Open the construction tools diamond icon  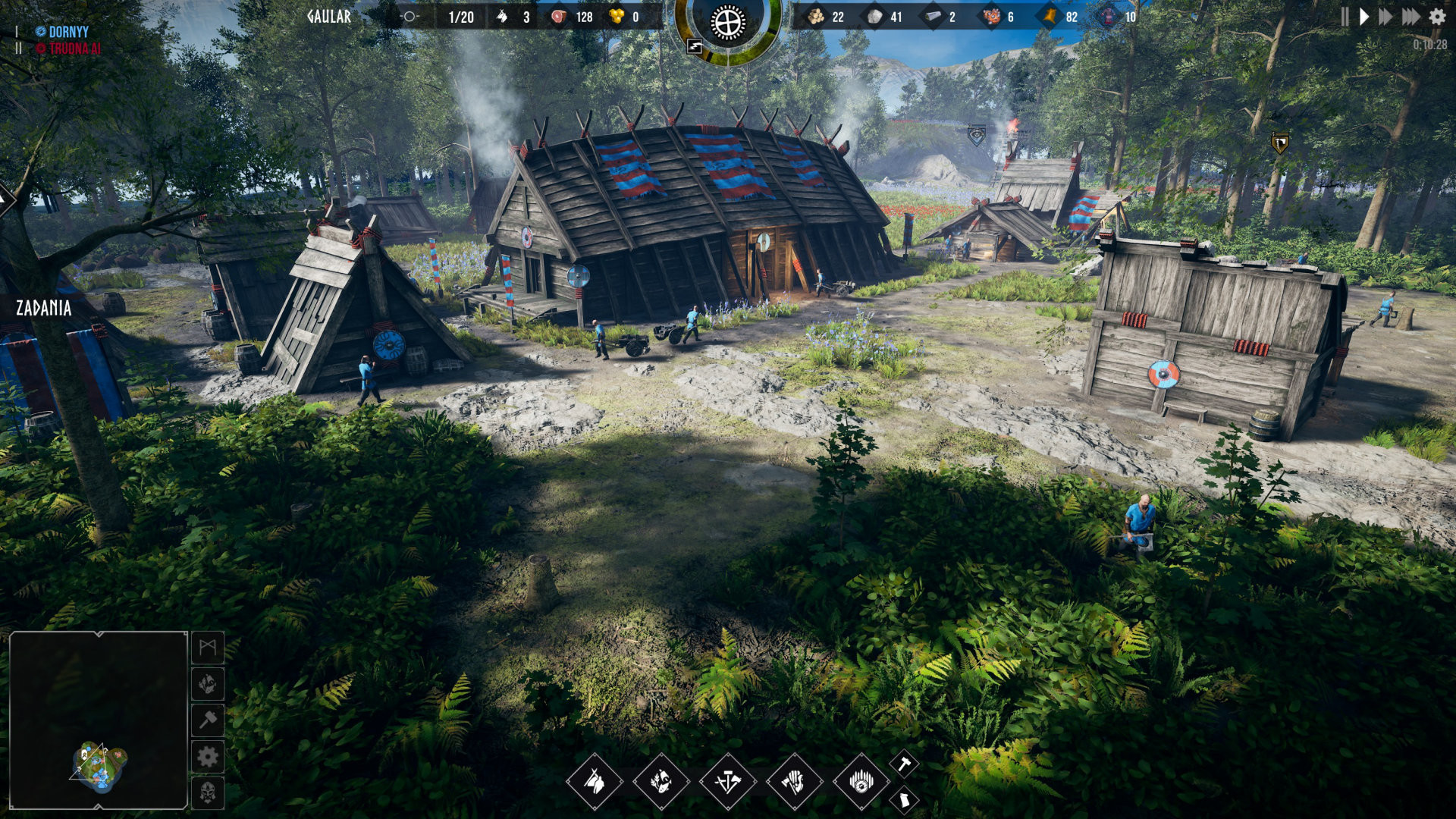pyautogui.click(x=726, y=783)
